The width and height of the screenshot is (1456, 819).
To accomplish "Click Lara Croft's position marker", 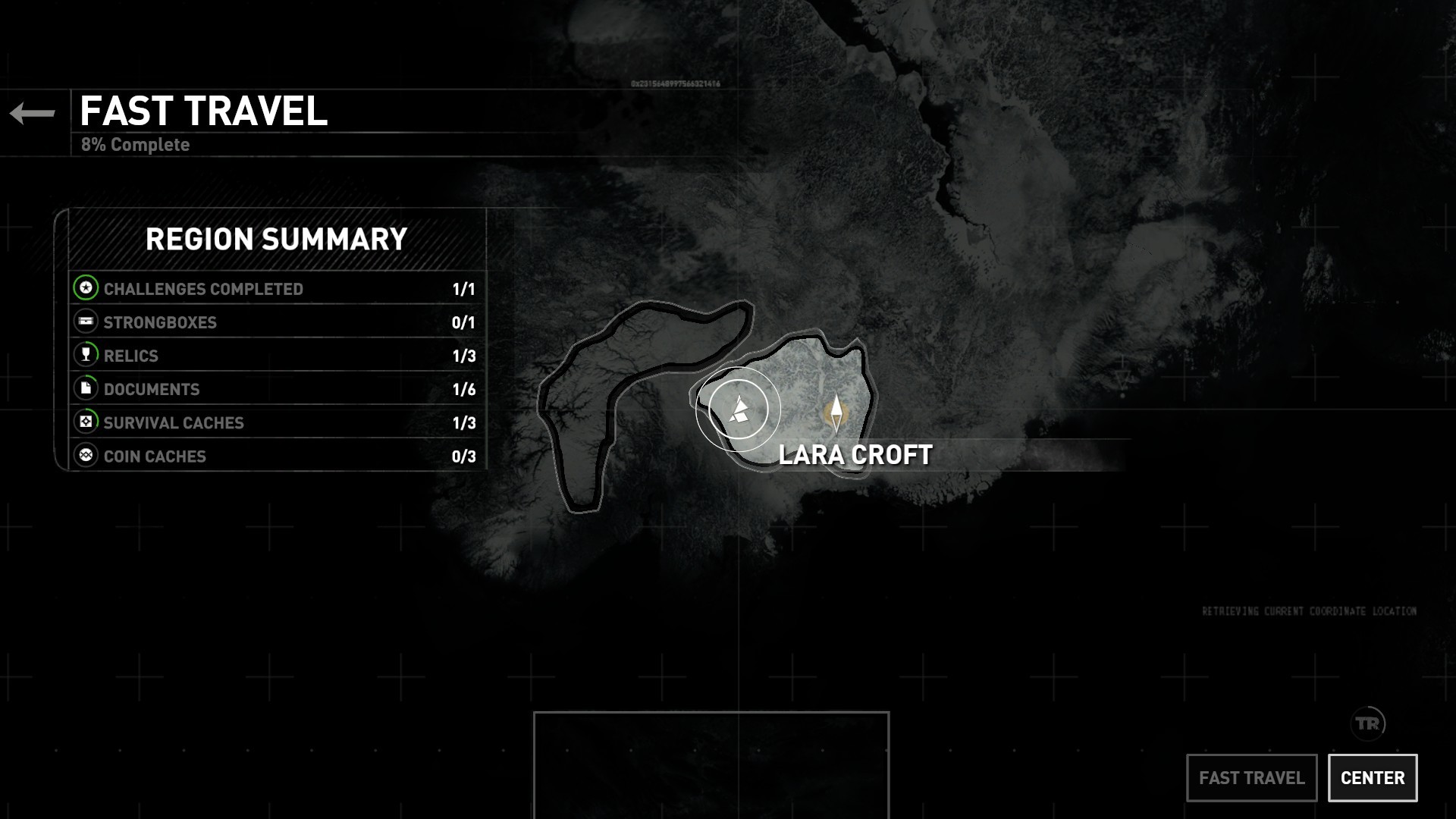I will (836, 412).
